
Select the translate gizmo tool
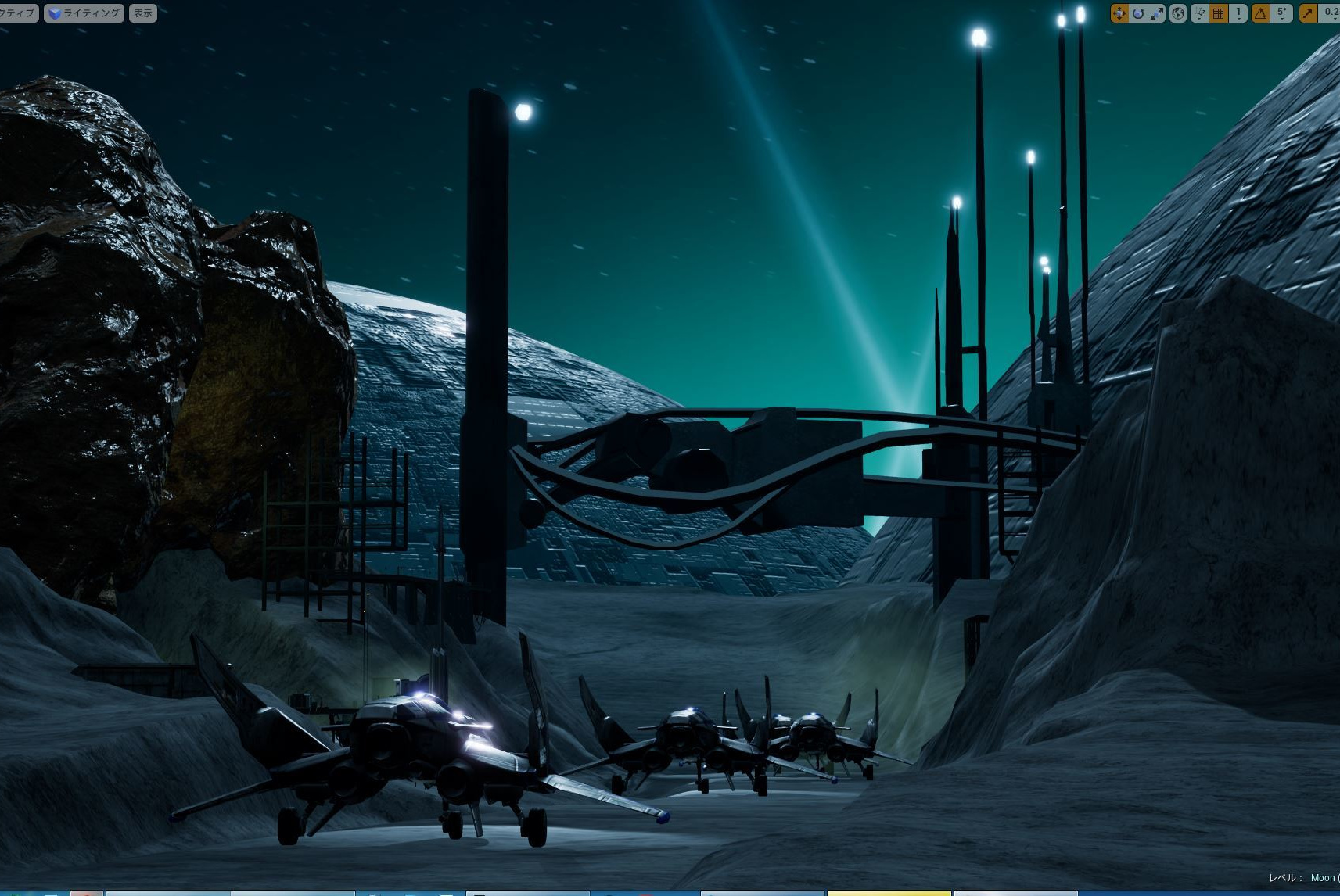[1119, 13]
